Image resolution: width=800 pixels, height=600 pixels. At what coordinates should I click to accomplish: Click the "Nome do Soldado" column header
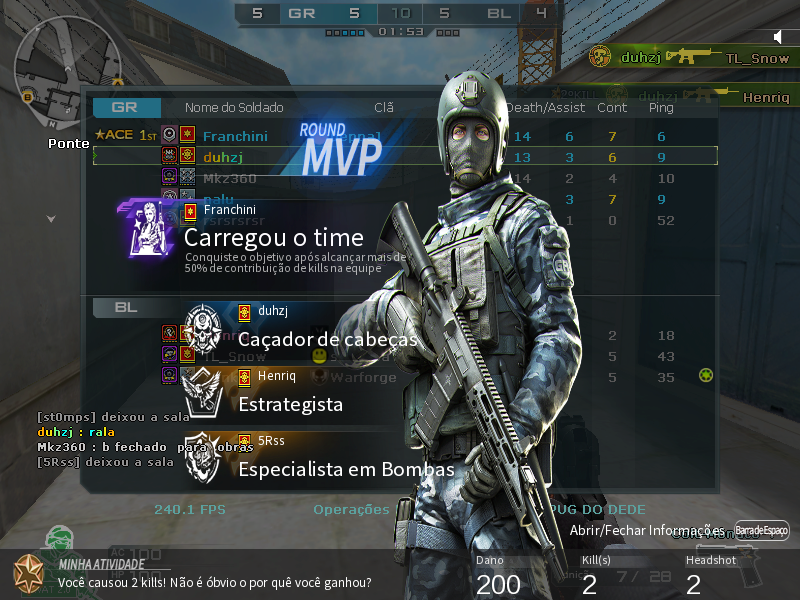234,107
